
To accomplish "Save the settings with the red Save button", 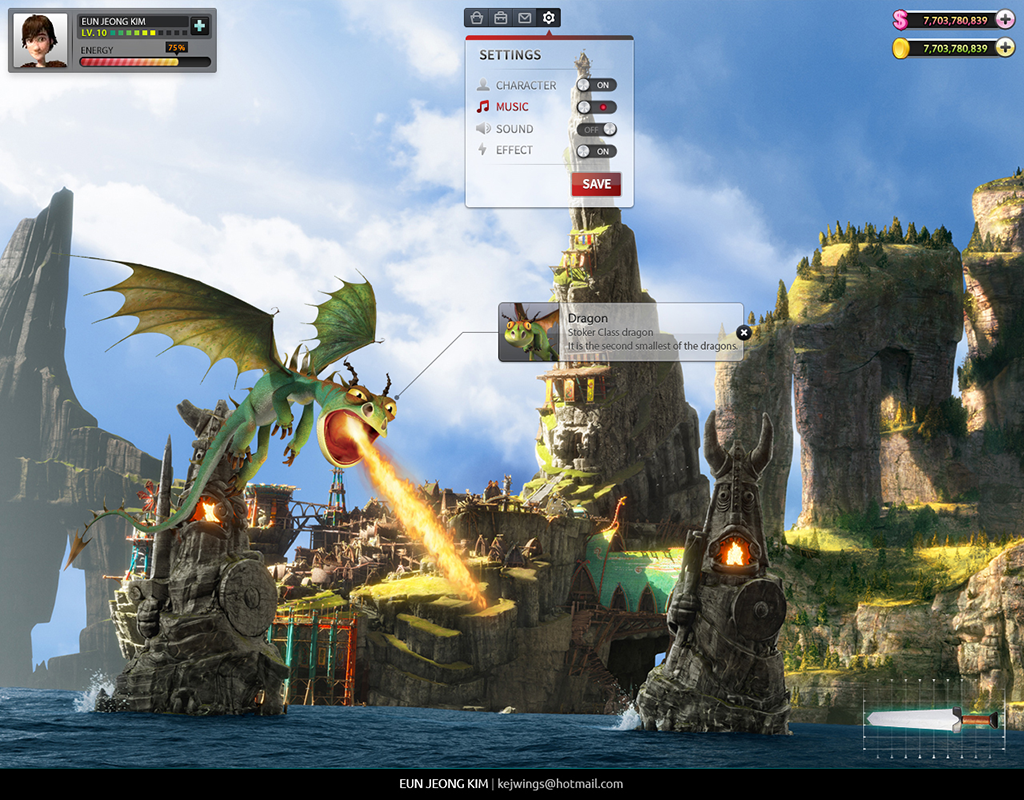I will click(596, 184).
